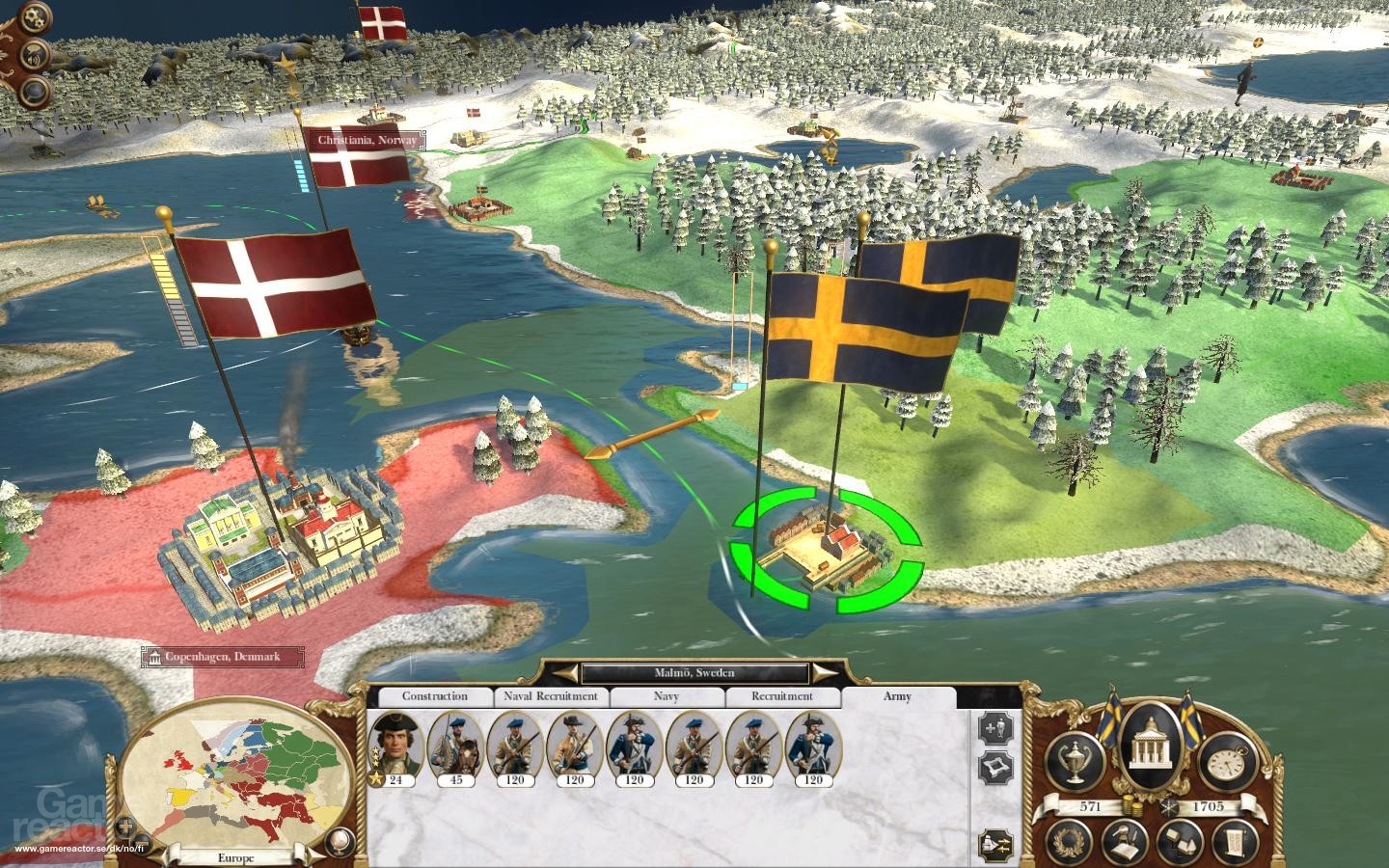Open game options with the gears icon
Viewport: 1389px width, 868px height.
[33, 16]
